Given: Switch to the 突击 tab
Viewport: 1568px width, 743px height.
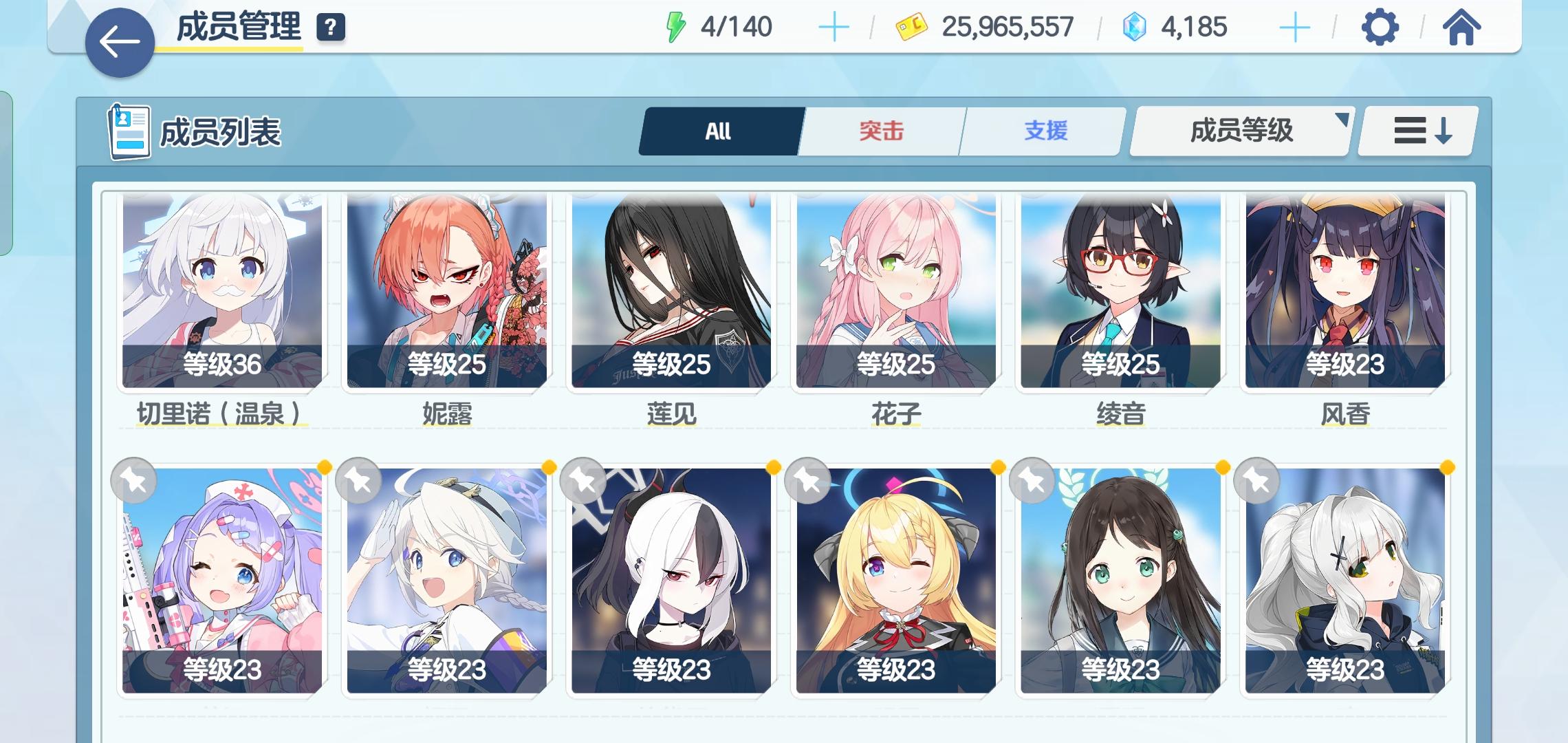Looking at the screenshot, I should coord(882,131).
